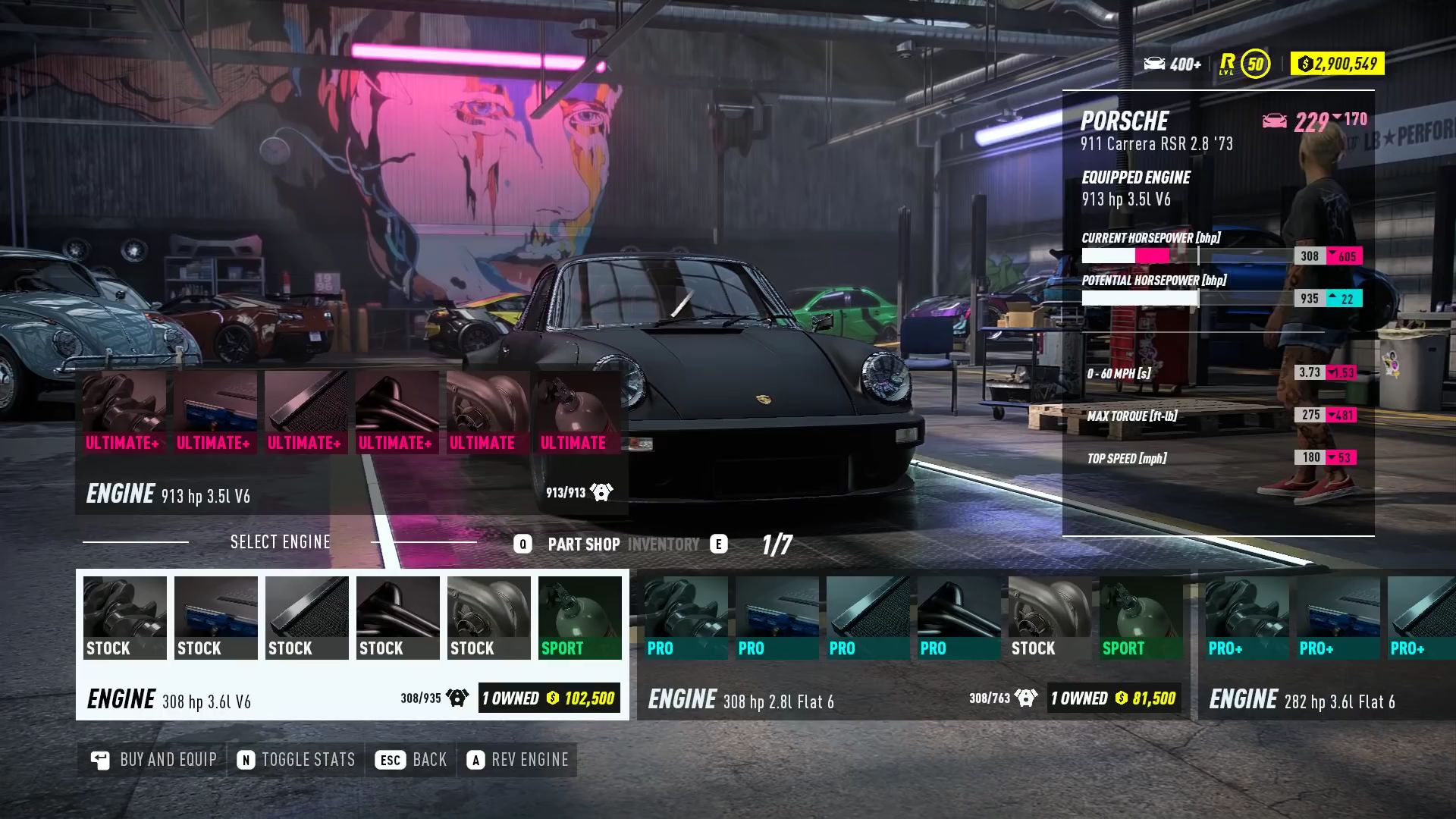The width and height of the screenshot is (1456, 819).
Task: Open the bank balance 2,900,549 display
Action: [1337, 64]
